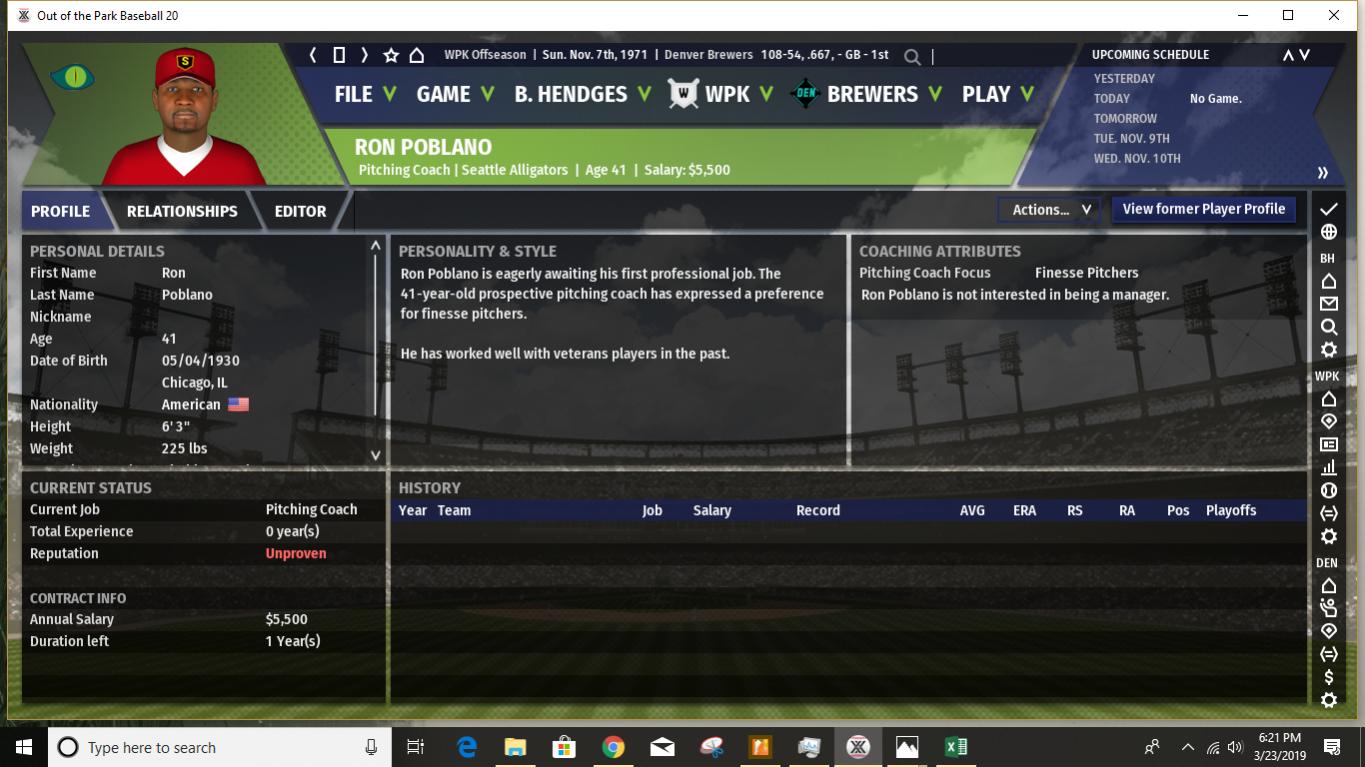
Task: Bookmark this page with the star icon
Action: pyautogui.click(x=391, y=56)
